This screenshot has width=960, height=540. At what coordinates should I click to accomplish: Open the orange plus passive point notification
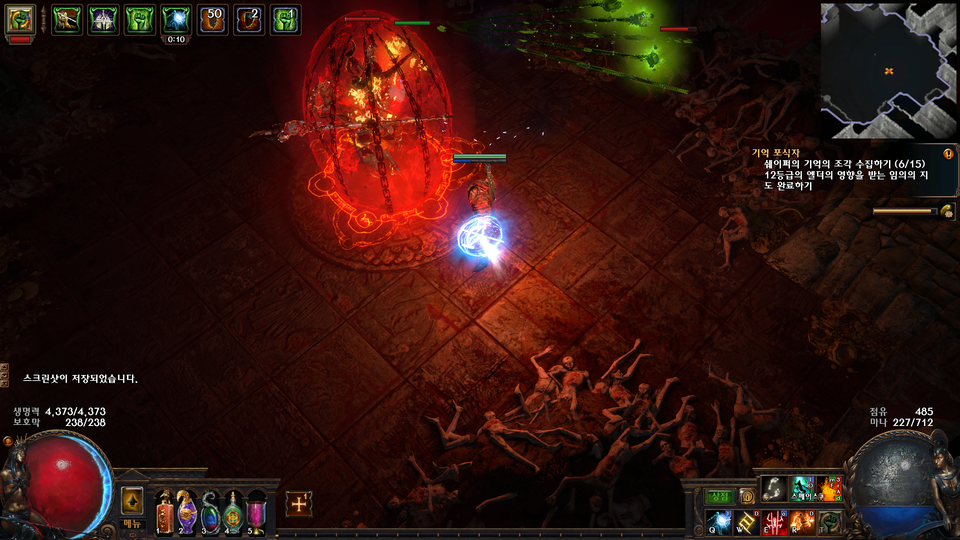(x=299, y=504)
